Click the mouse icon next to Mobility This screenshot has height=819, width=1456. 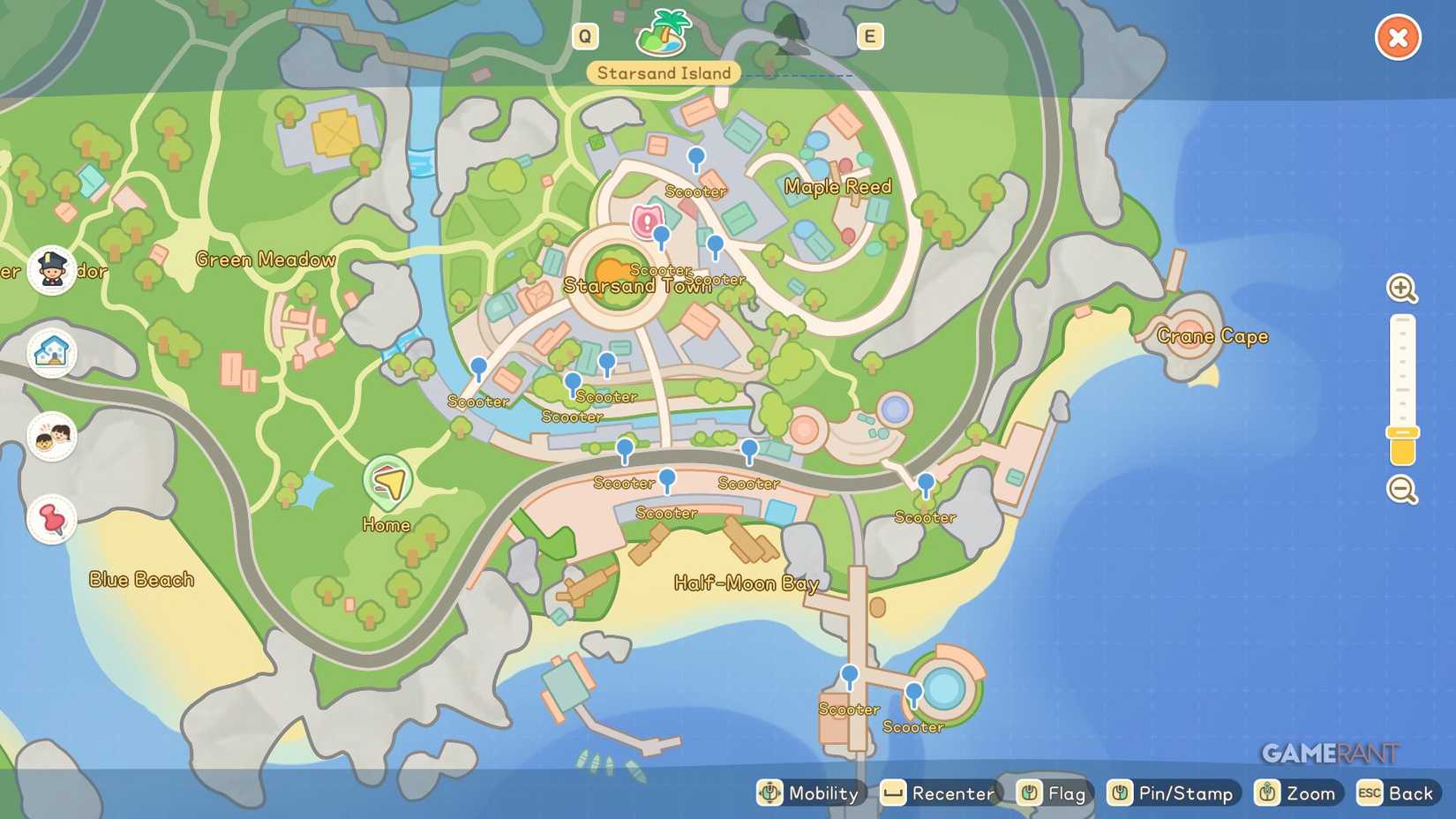click(771, 793)
